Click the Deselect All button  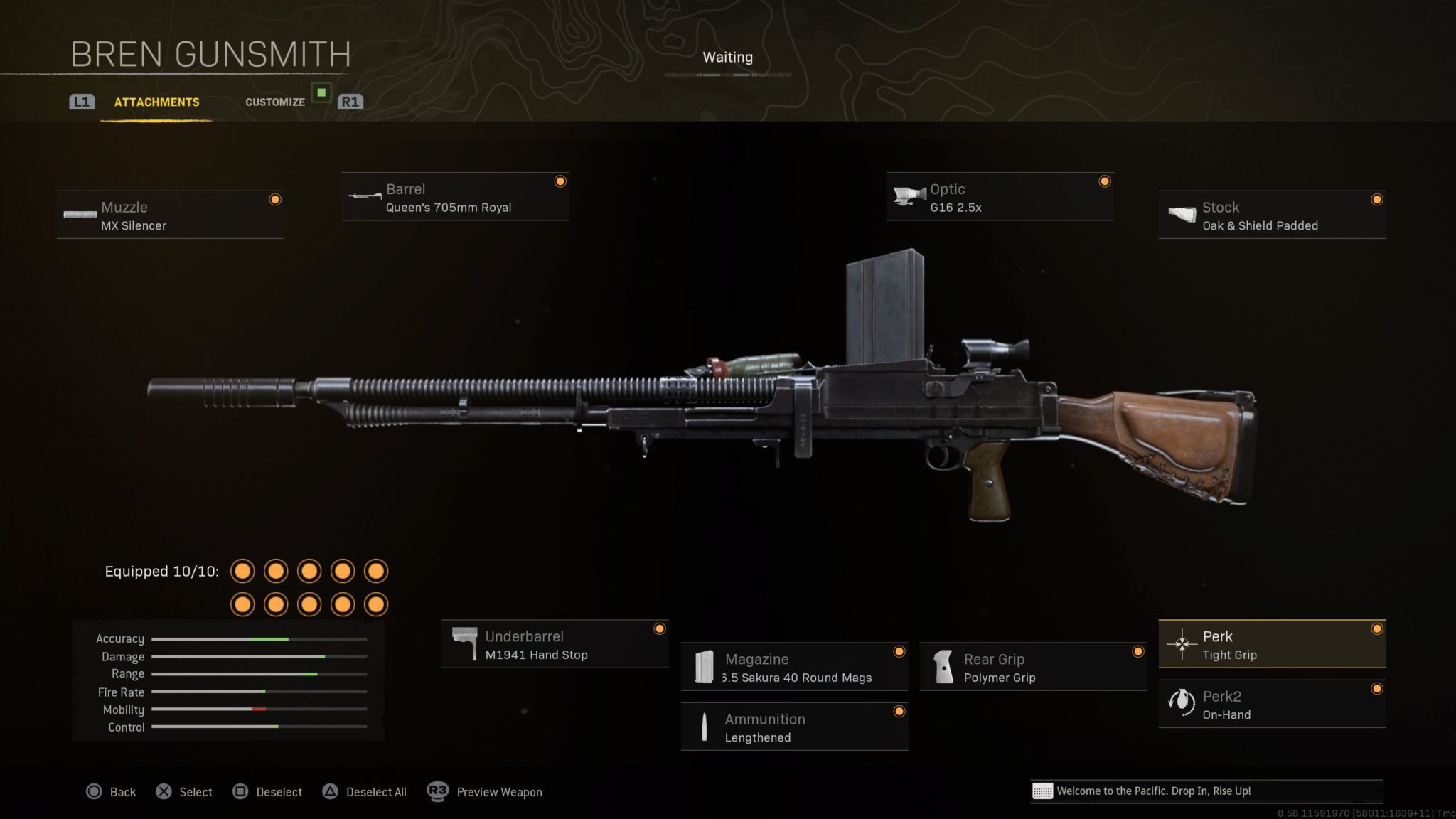[365, 791]
